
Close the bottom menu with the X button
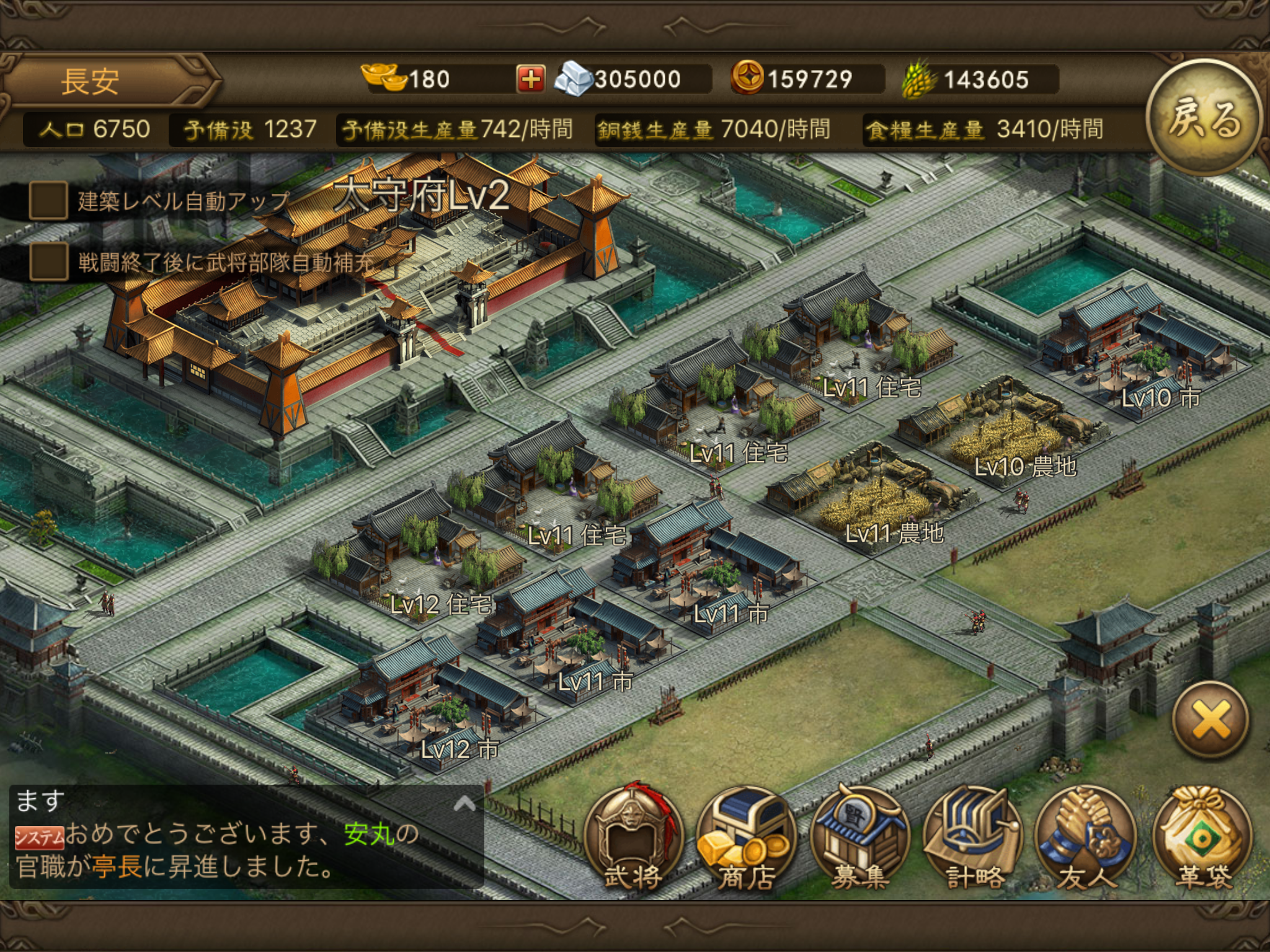point(1210,720)
